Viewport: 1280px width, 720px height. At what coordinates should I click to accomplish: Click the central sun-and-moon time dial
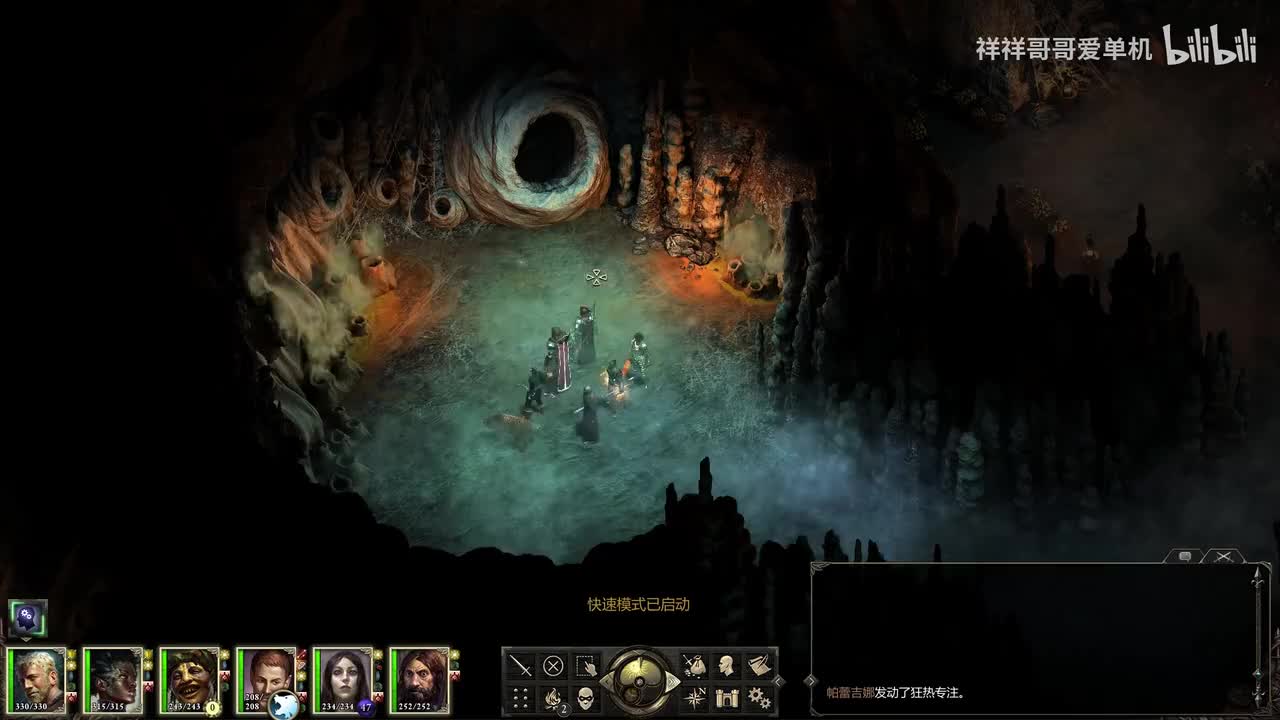point(640,681)
